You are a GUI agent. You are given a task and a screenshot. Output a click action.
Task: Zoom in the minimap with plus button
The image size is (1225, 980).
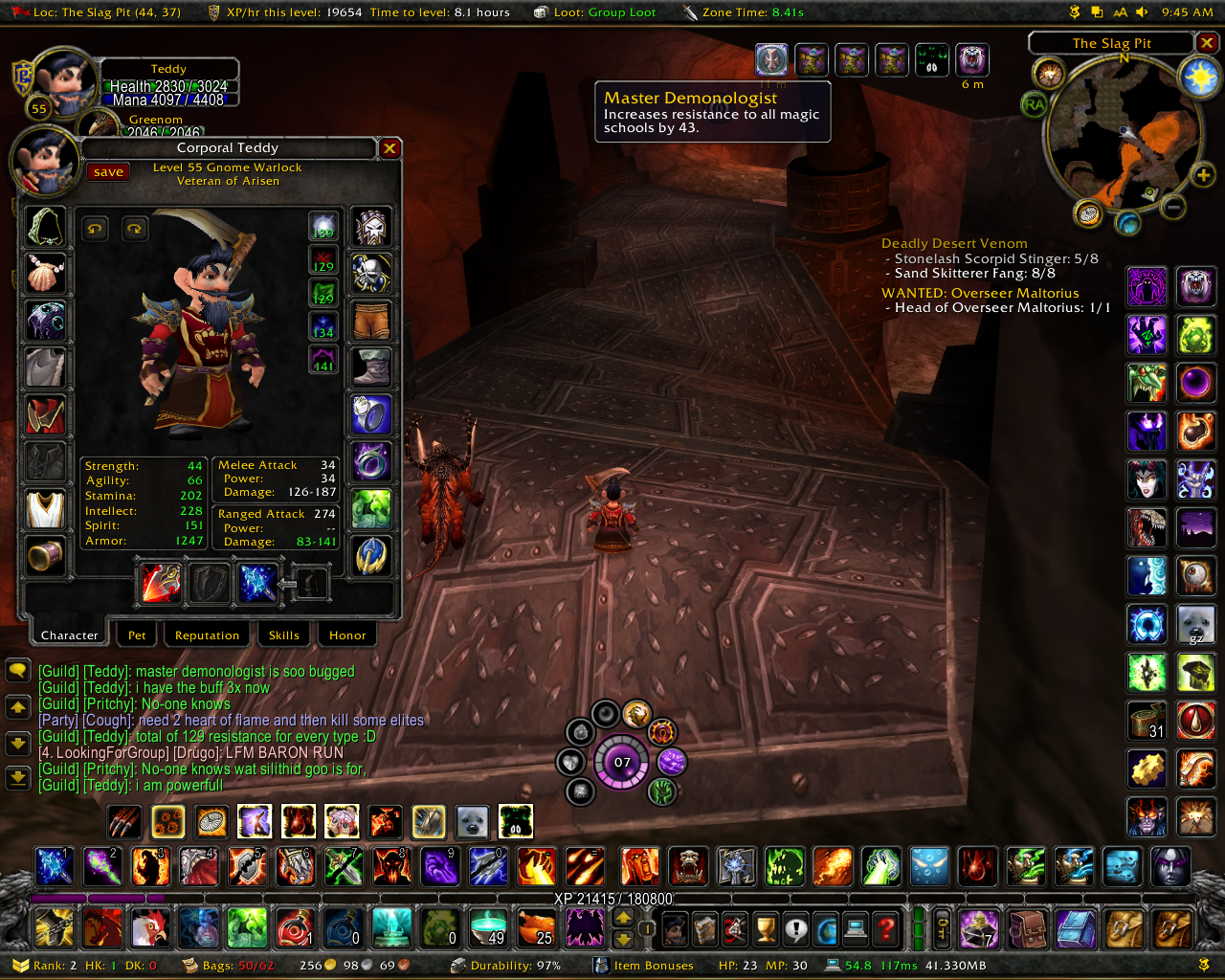pos(1202,175)
